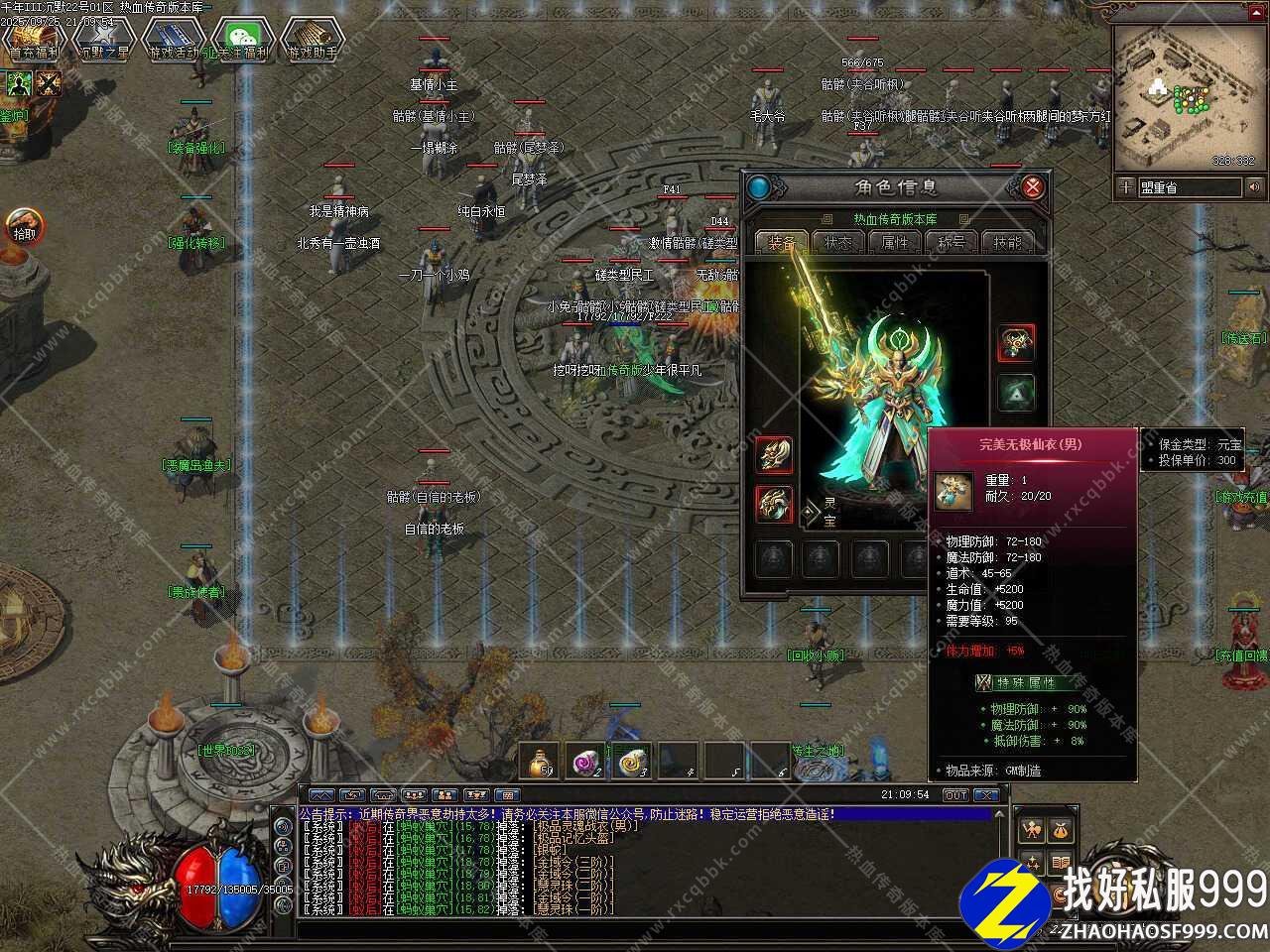Open the 属性 attributes tab
This screenshot has height=952, width=1270.
click(894, 242)
